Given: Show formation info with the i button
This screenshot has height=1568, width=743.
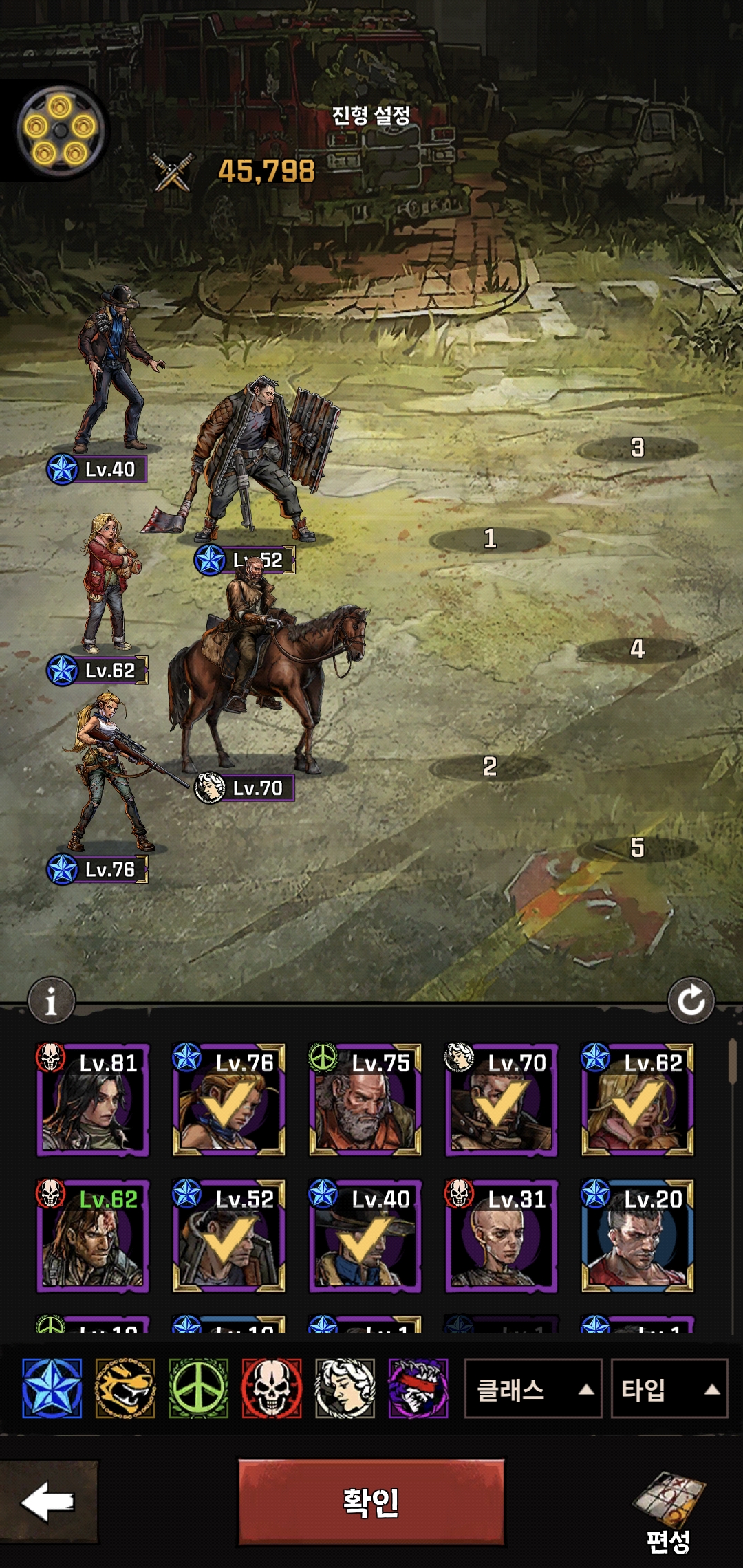Looking at the screenshot, I should [x=51, y=1001].
